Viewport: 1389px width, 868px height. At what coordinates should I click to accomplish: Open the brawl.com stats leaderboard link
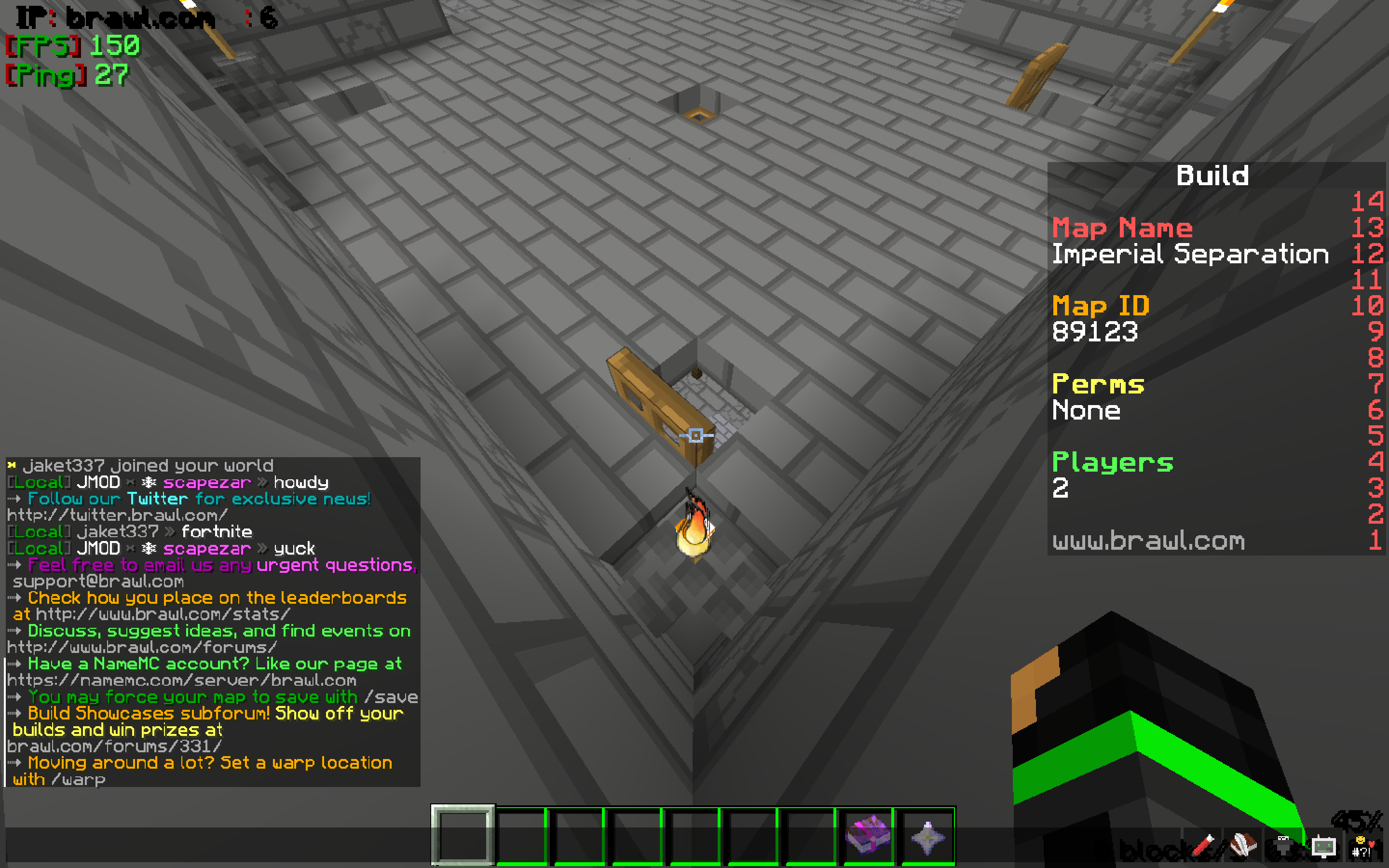pyautogui.click(x=163, y=614)
